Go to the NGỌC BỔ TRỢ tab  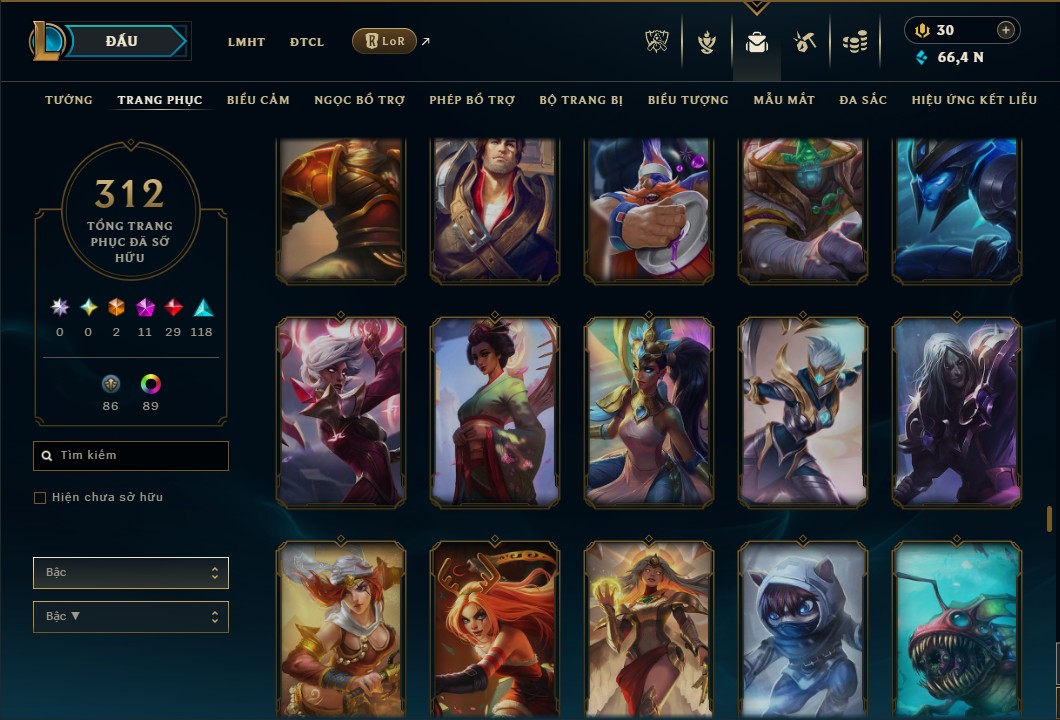click(359, 100)
